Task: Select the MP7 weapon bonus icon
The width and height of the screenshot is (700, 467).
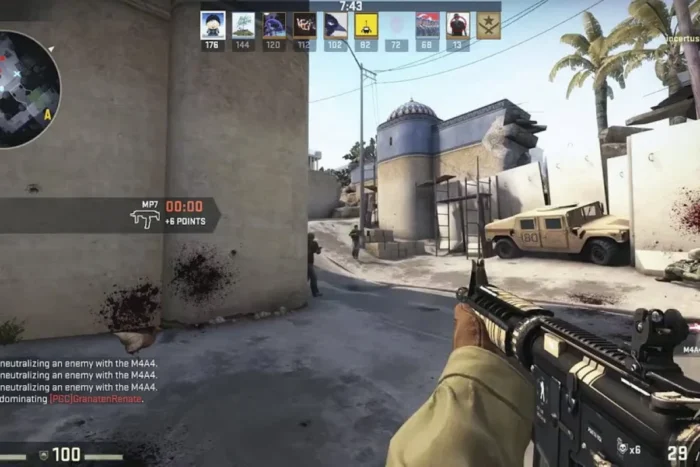Action: point(144,217)
